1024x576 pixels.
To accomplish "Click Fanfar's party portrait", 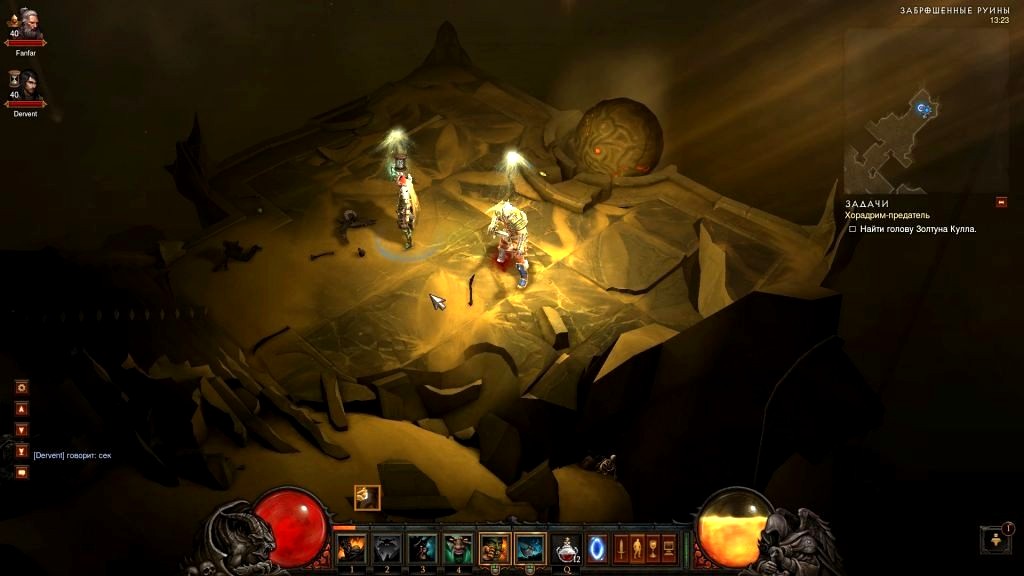I will point(26,27).
